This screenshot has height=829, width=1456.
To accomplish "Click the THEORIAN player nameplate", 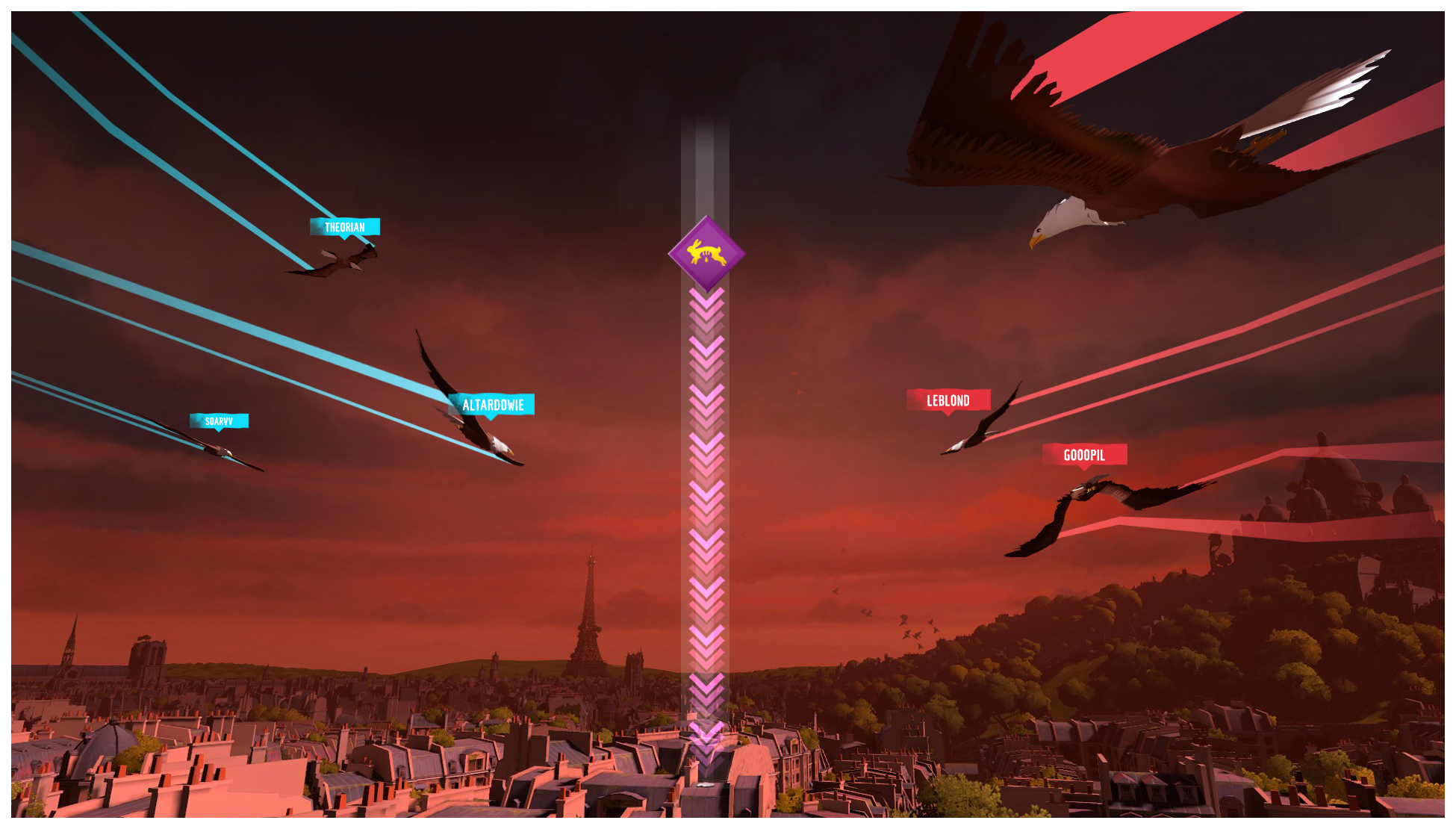I will [x=345, y=225].
